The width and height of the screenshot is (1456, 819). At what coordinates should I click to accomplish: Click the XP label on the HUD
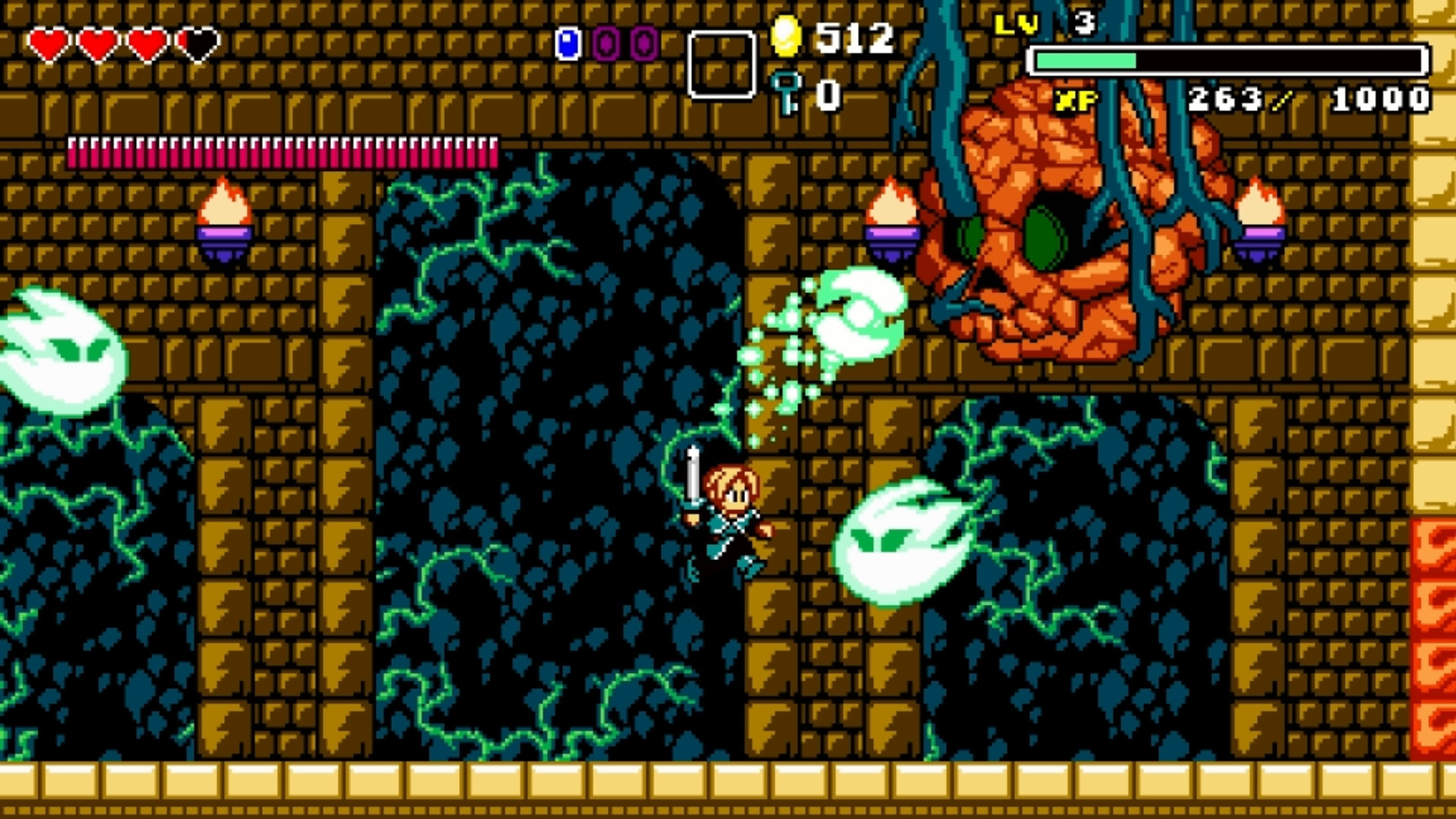pyautogui.click(x=1075, y=97)
